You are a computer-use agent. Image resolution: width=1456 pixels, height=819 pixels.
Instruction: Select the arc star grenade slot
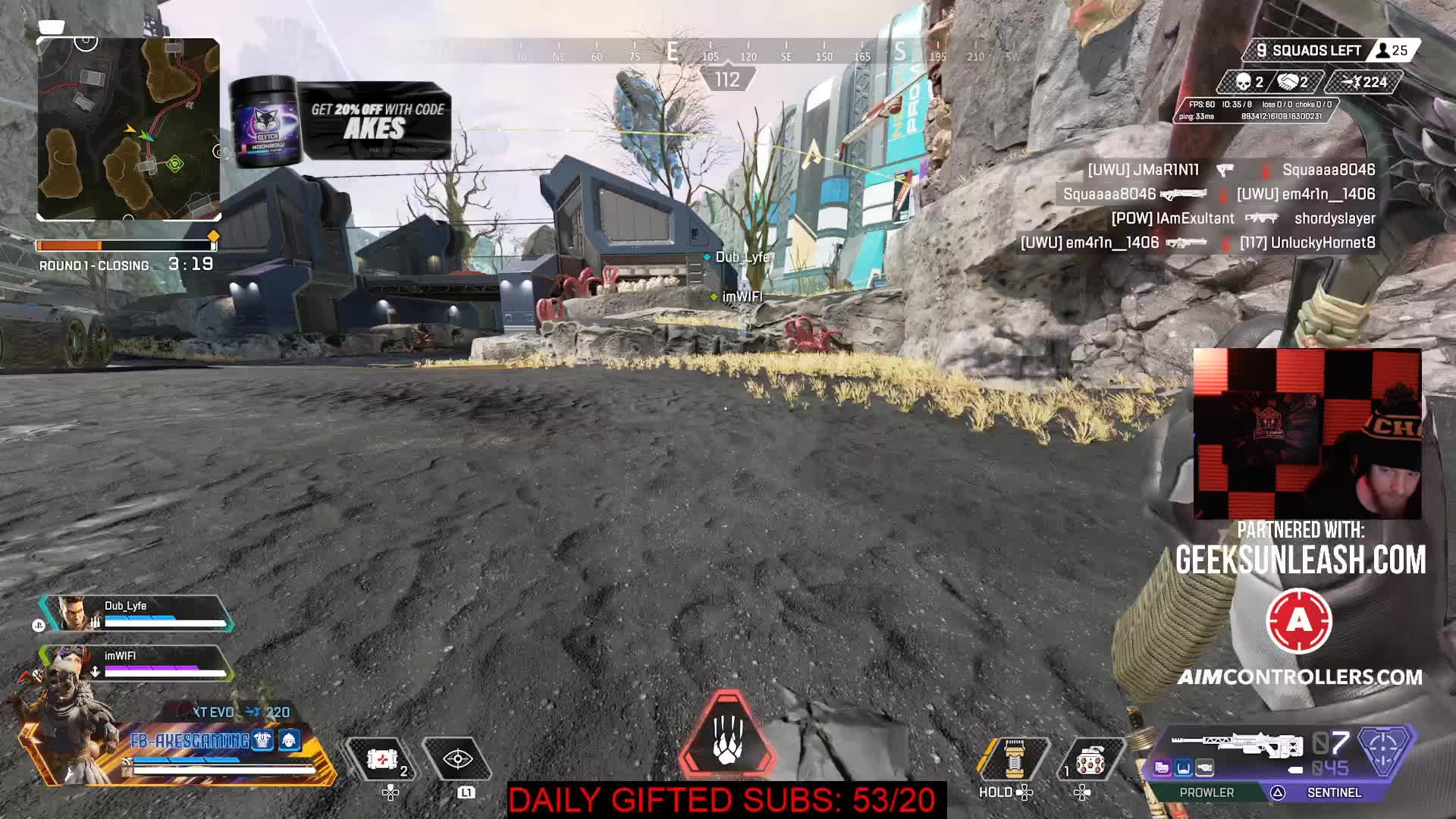click(x=1090, y=759)
